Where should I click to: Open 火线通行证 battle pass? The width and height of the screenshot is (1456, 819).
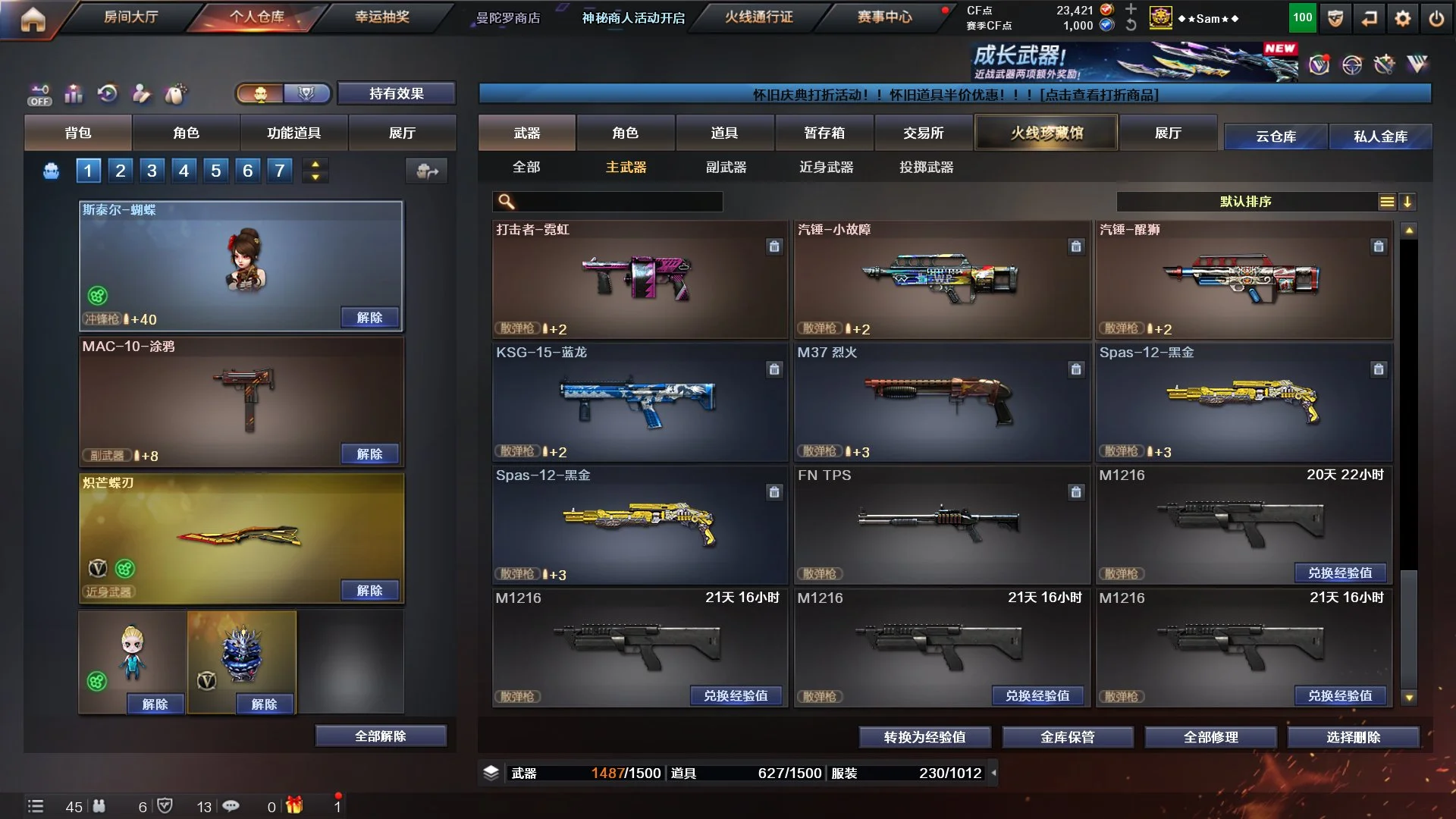click(x=758, y=17)
